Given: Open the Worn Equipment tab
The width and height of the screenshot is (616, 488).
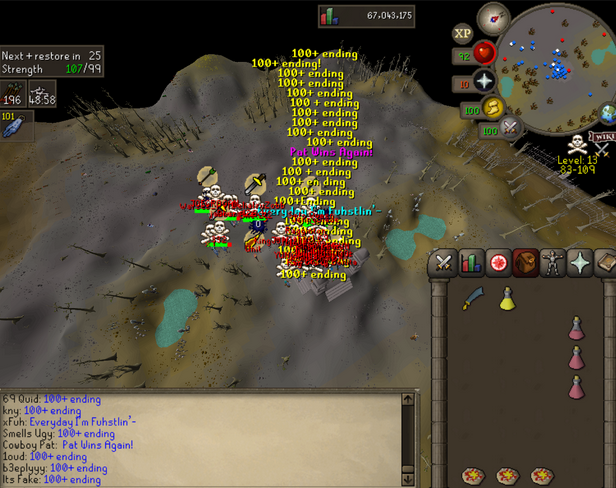Looking at the screenshot, I should 552,262.
